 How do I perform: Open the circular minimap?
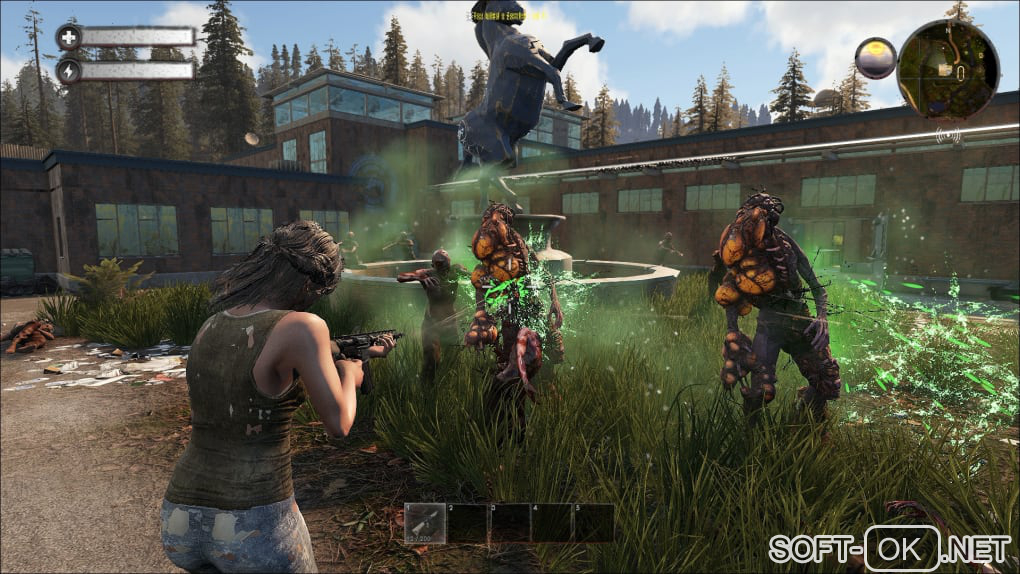click(948, 69)
